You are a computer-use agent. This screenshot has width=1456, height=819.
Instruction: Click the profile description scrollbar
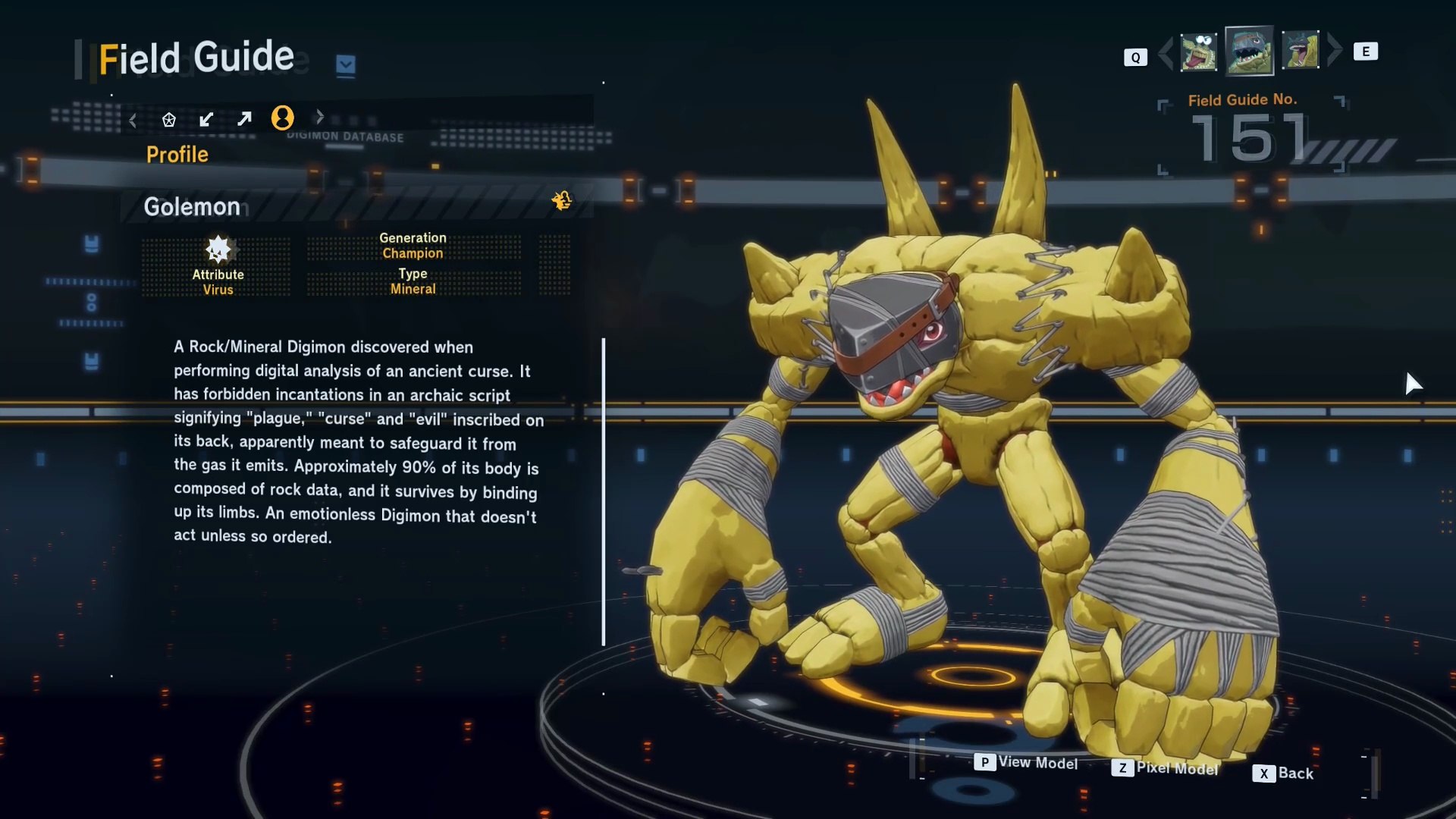[604, 492]
